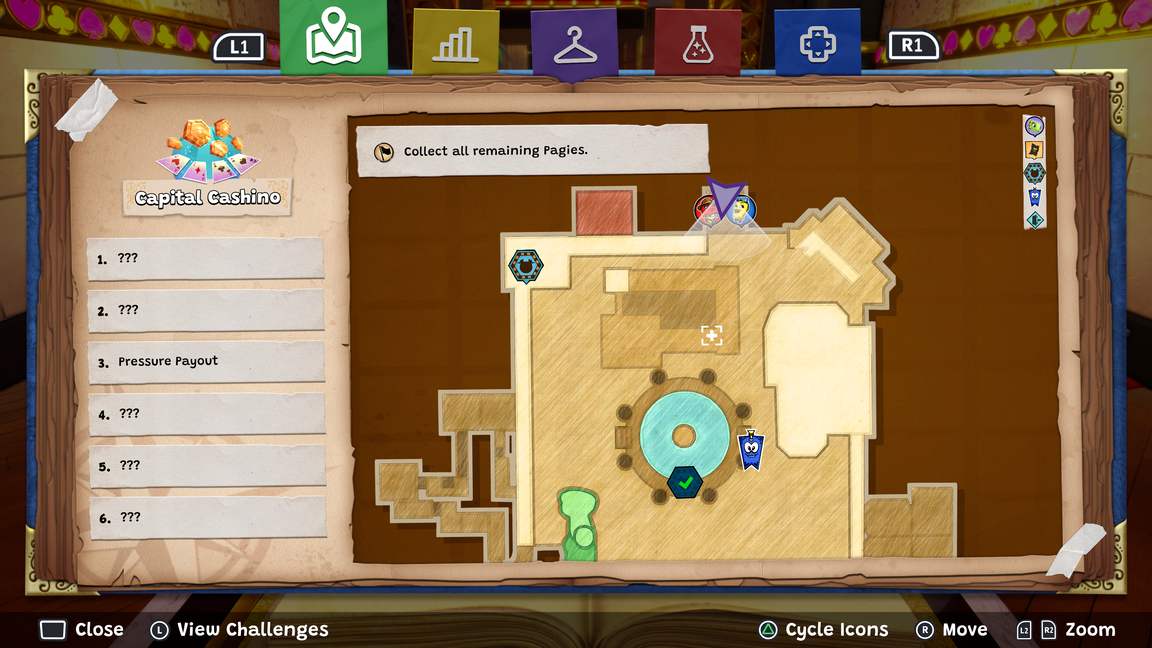Select the green checkmark hexagon map marker

[685, 483]
